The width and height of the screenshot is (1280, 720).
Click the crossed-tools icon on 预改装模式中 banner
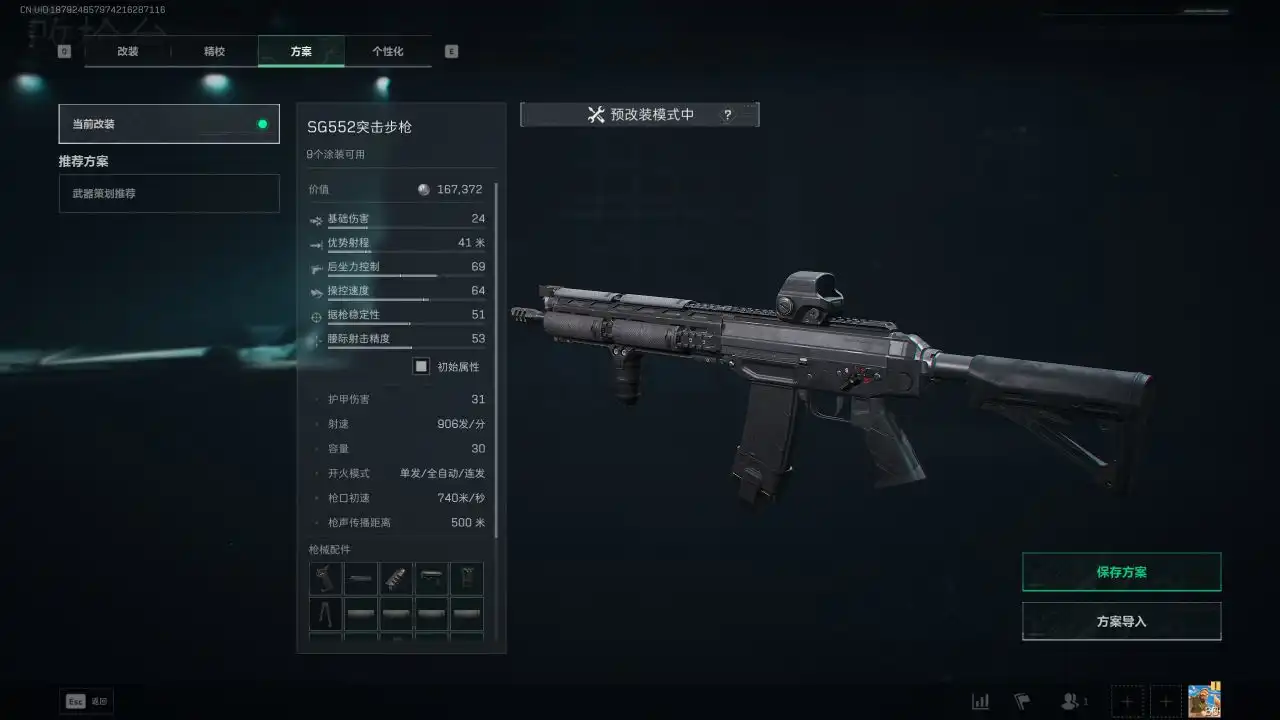[597, 113]
